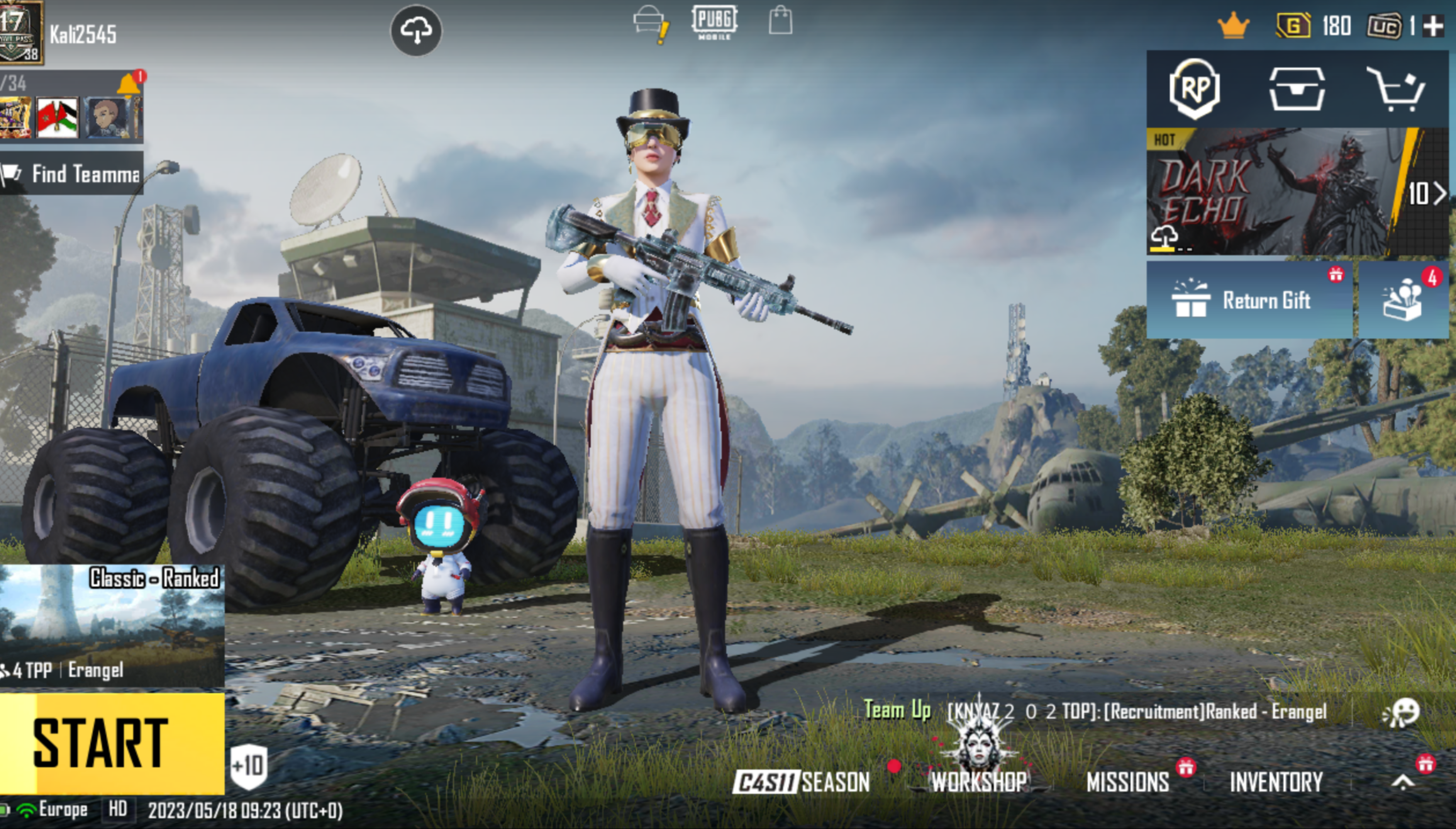The height and width of the screenshot is (829, 1456).
Task: Open the Team Up recruitment chat message
Action: pyautogui.click(x=1095, y=711)
